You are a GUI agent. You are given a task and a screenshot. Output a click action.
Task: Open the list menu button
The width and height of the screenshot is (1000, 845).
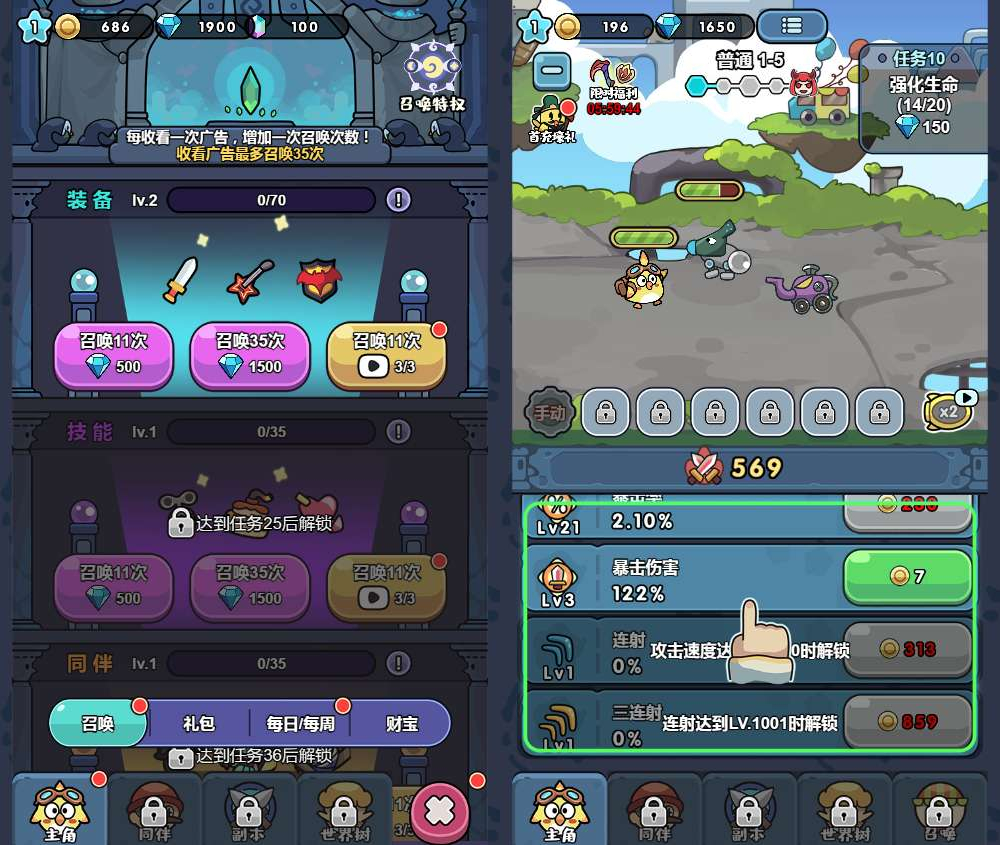(x=791, y=26)
